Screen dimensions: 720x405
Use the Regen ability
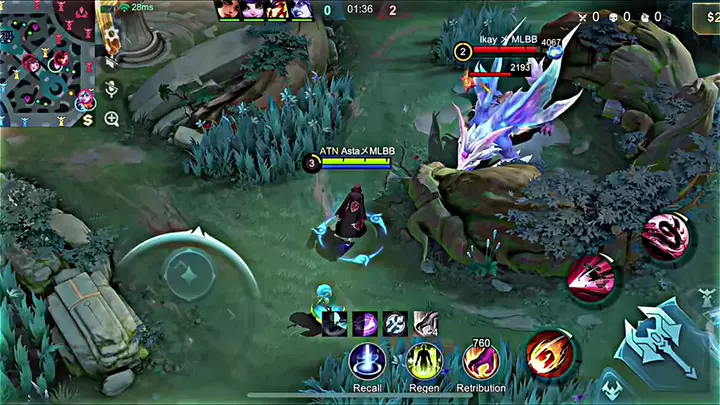pyautogui.click(x=424, y=362)
